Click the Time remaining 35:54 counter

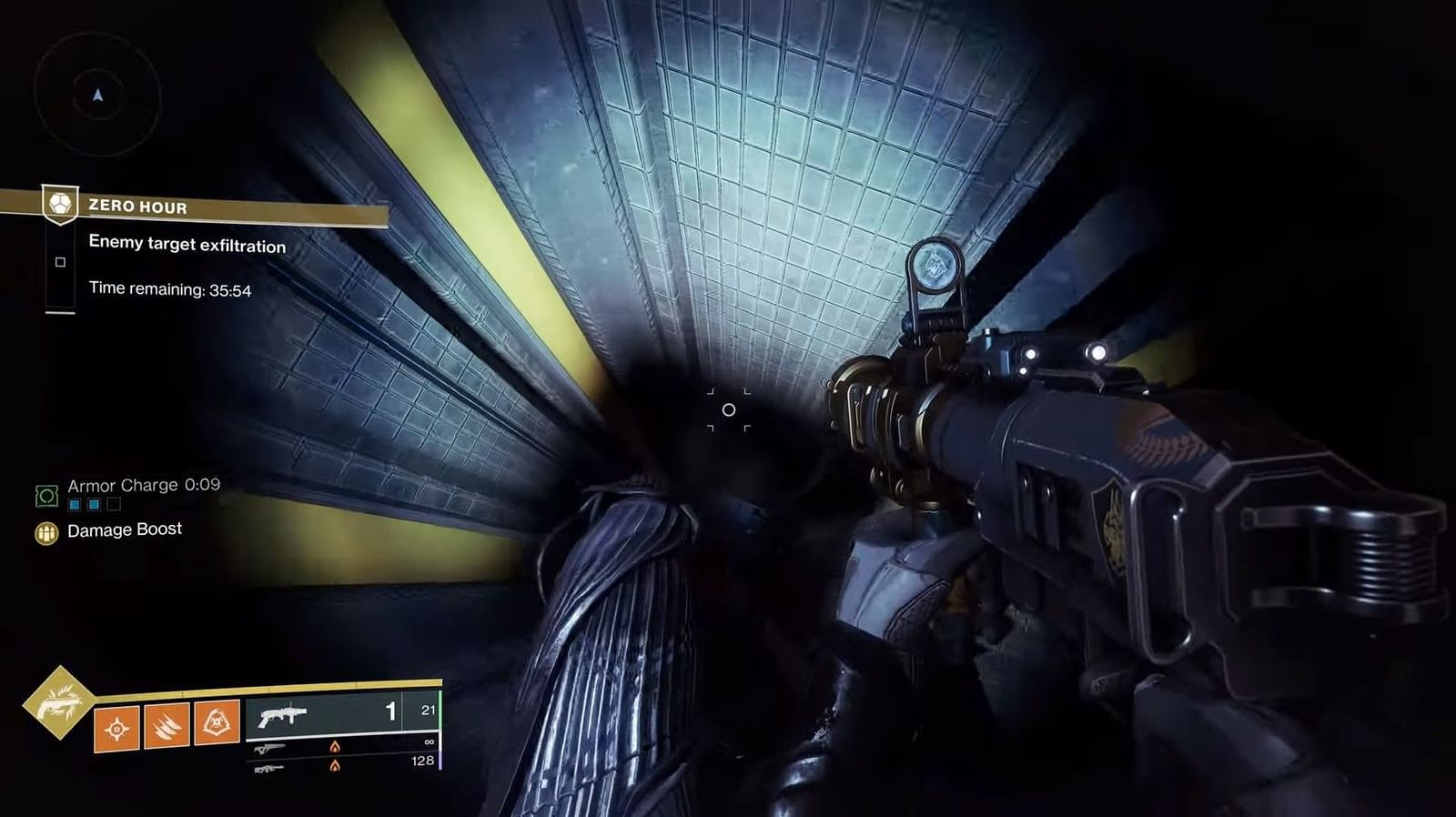click(169, 290)
